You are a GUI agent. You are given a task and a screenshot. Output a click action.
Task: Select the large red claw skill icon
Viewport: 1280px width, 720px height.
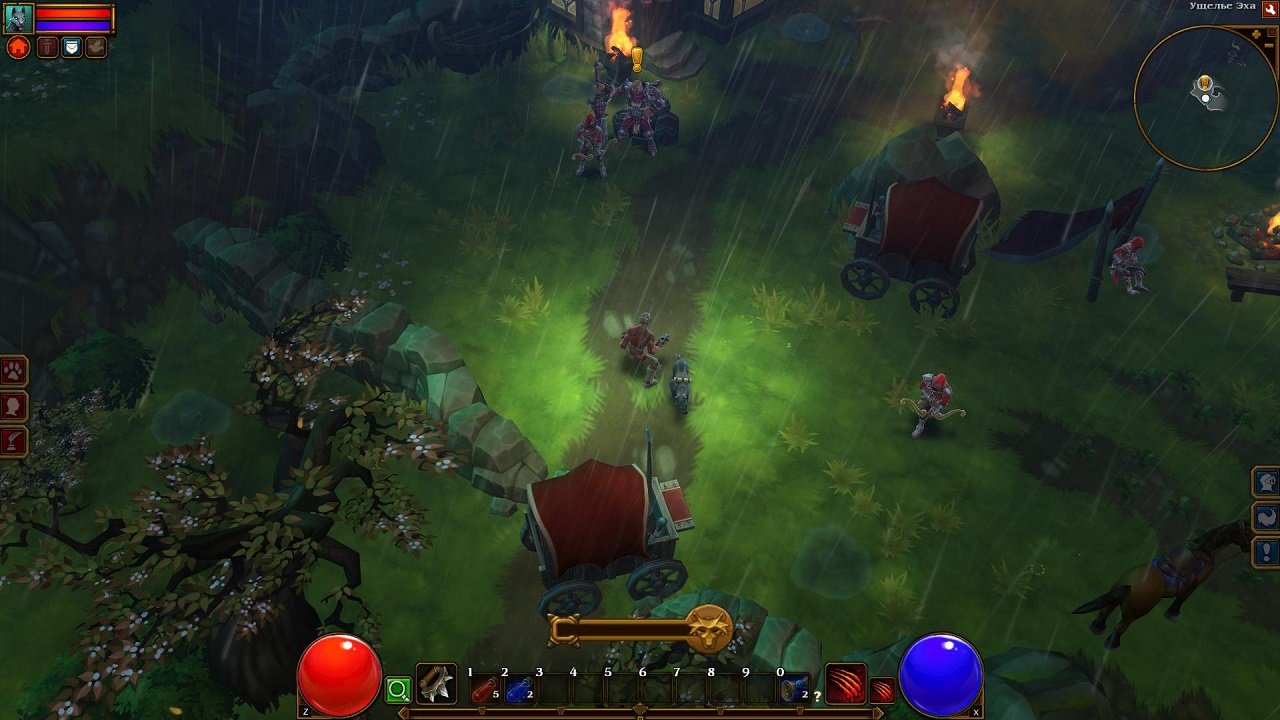pos(846,684)
